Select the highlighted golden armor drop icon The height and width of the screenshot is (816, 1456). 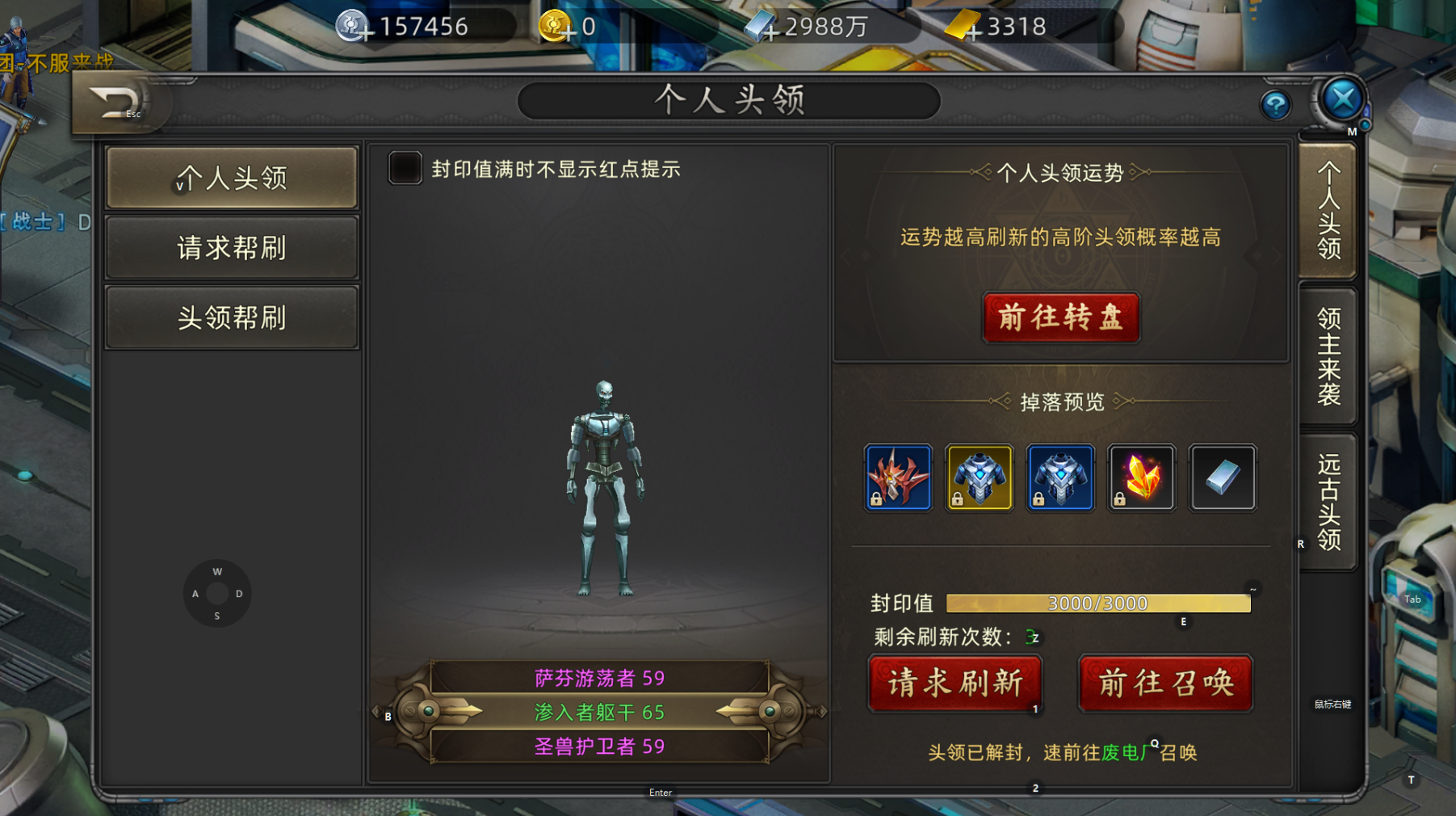click(979, 477)
